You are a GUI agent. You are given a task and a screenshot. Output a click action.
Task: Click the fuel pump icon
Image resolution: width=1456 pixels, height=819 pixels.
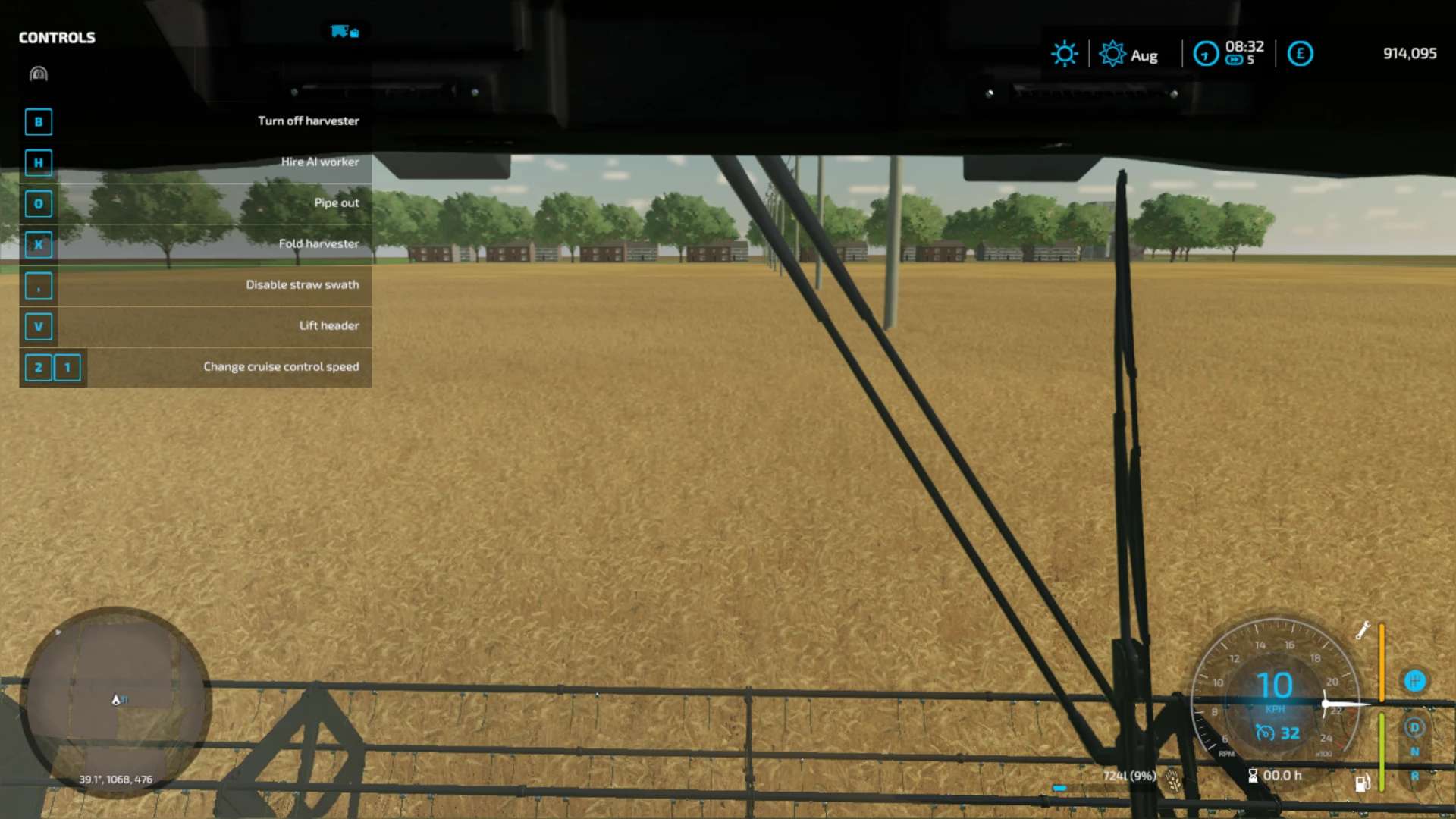click(1362, 783)
